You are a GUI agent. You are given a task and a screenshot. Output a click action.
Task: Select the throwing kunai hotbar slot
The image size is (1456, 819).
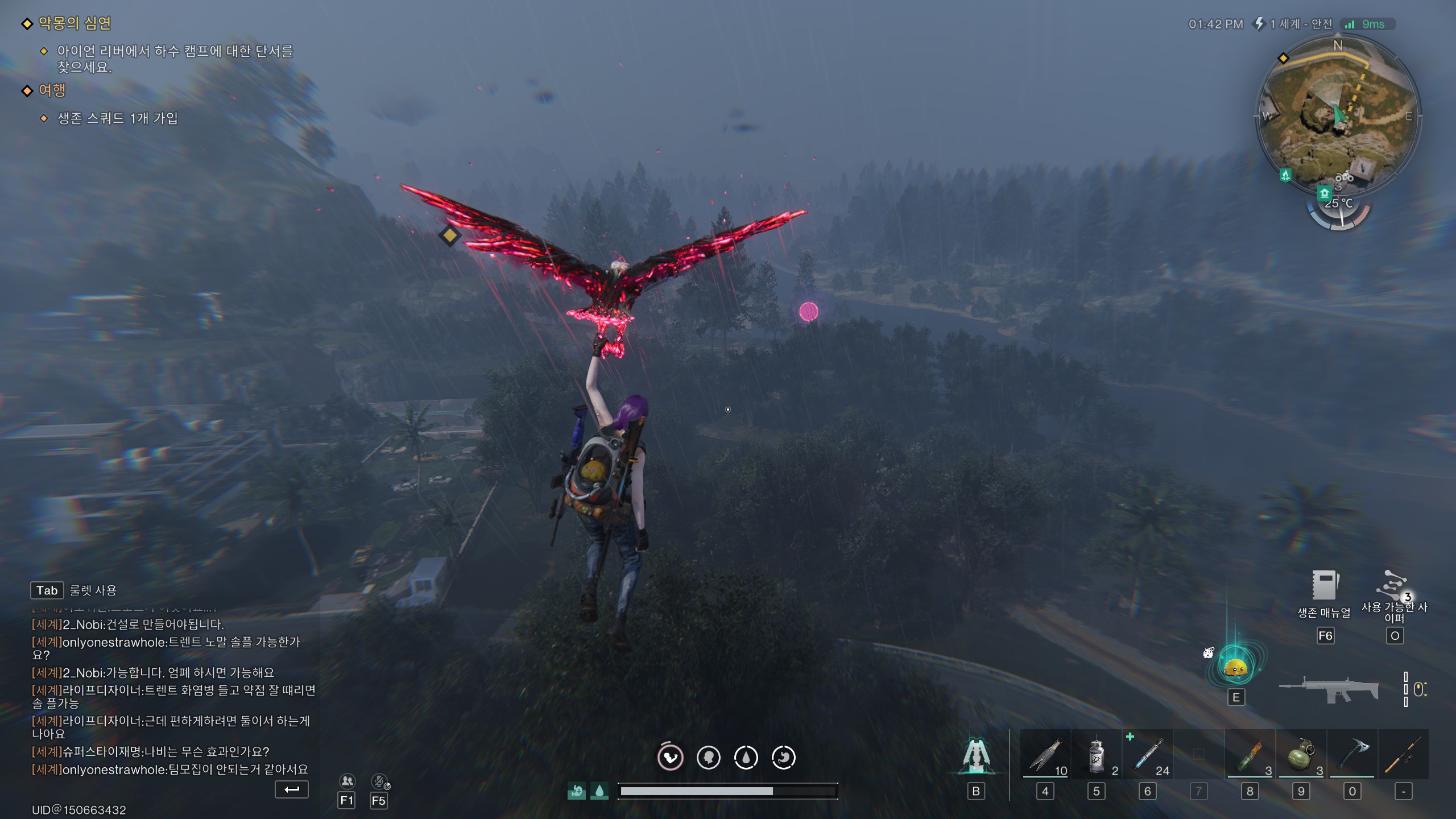tap(1045, 755)
